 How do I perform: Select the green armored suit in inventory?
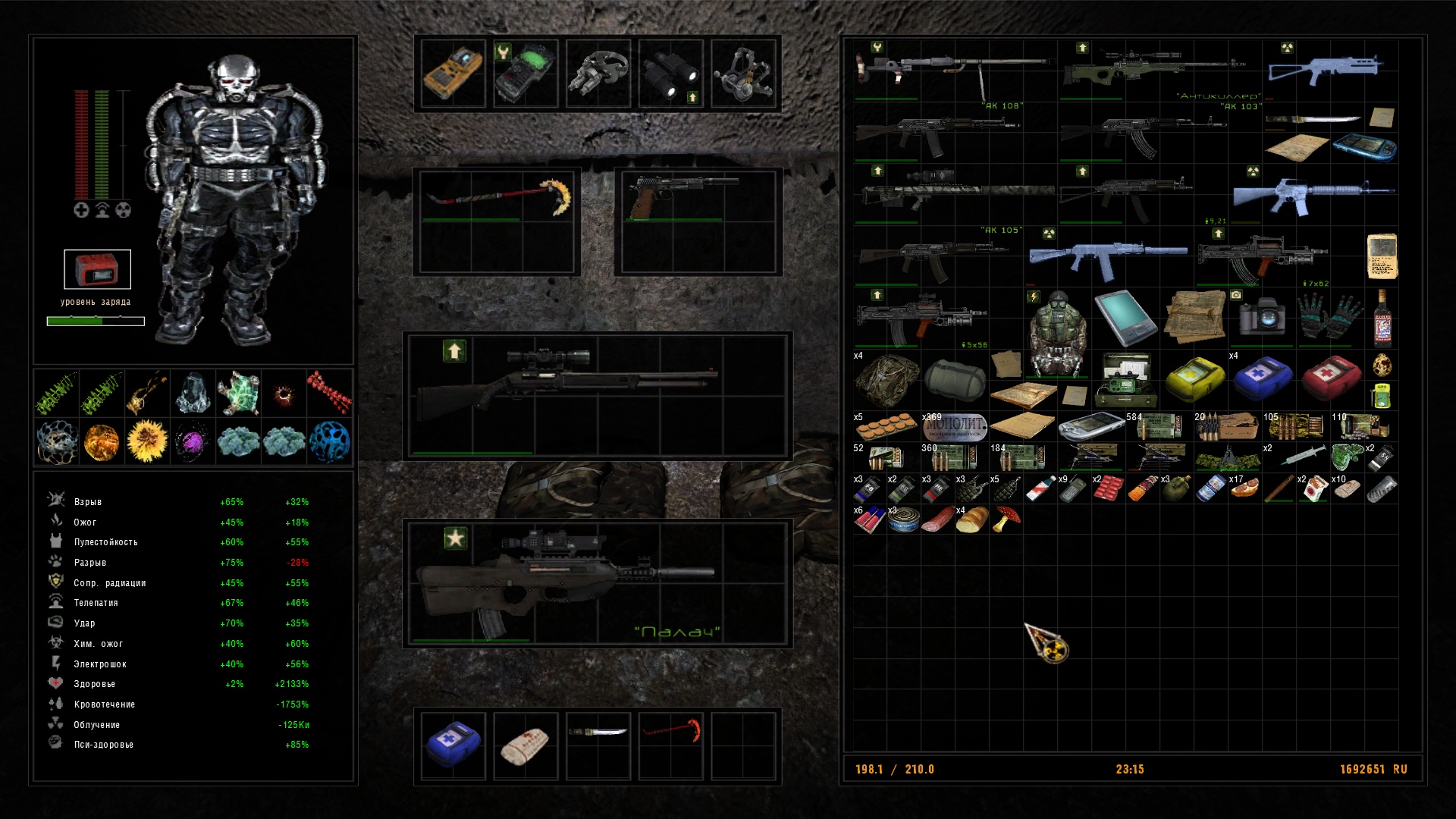(x=1056, y=332)
